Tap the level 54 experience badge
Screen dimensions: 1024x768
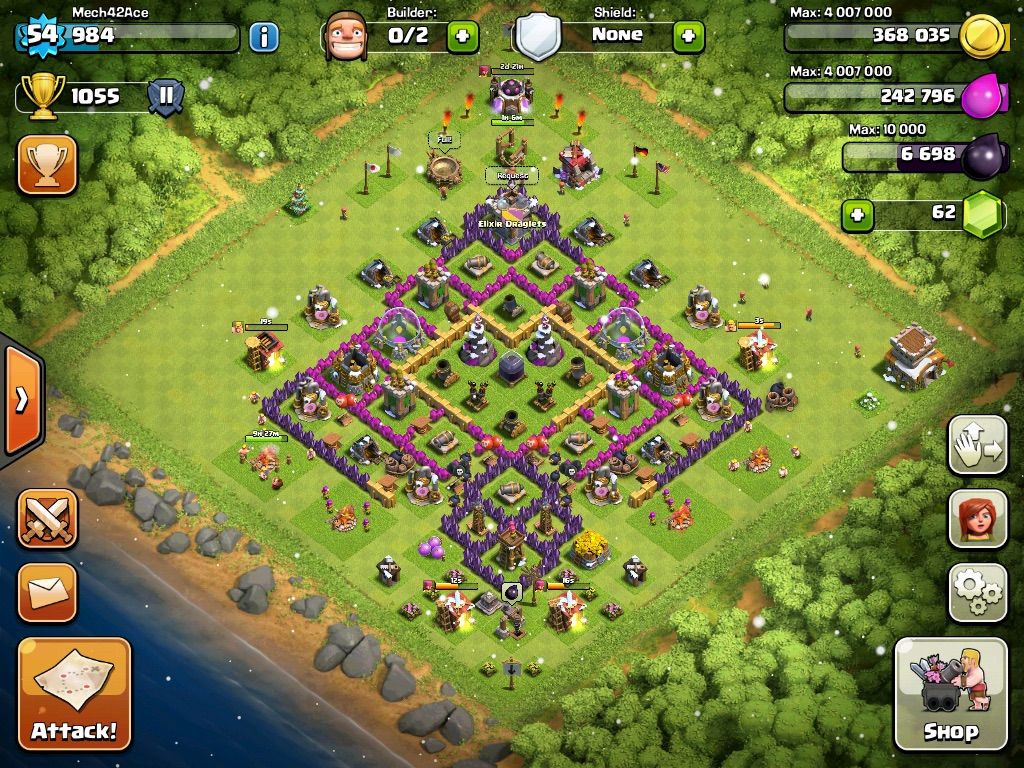(42, 36)
